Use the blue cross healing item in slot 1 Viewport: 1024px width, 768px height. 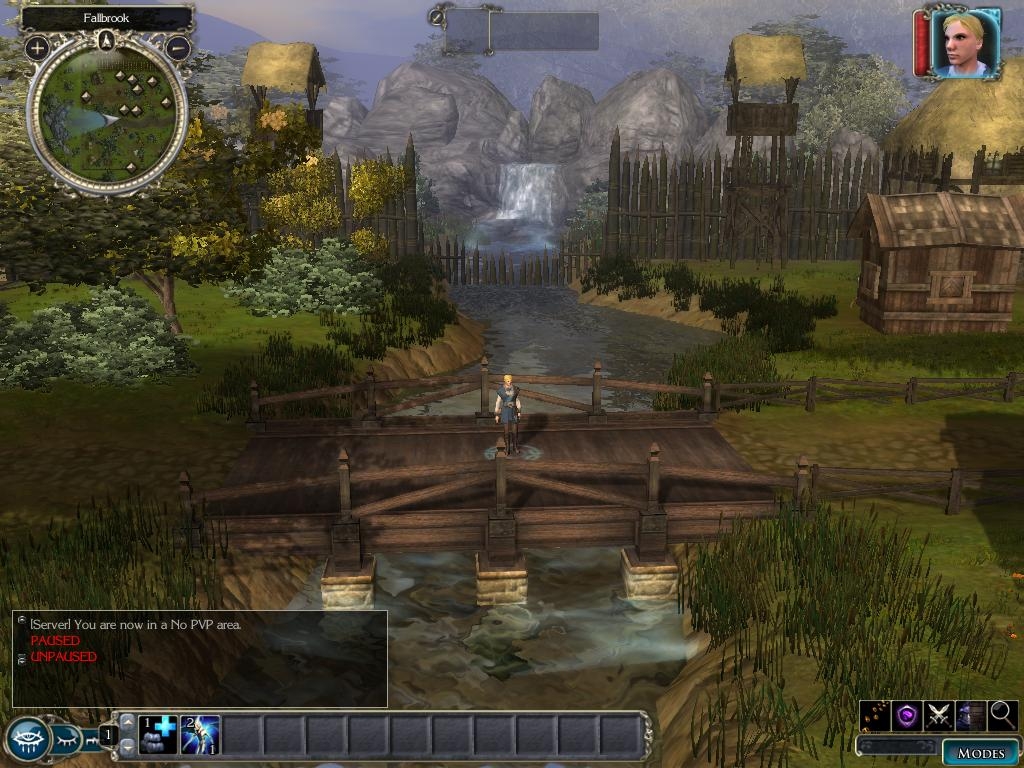pyautogui.click(x=157, y=736)
